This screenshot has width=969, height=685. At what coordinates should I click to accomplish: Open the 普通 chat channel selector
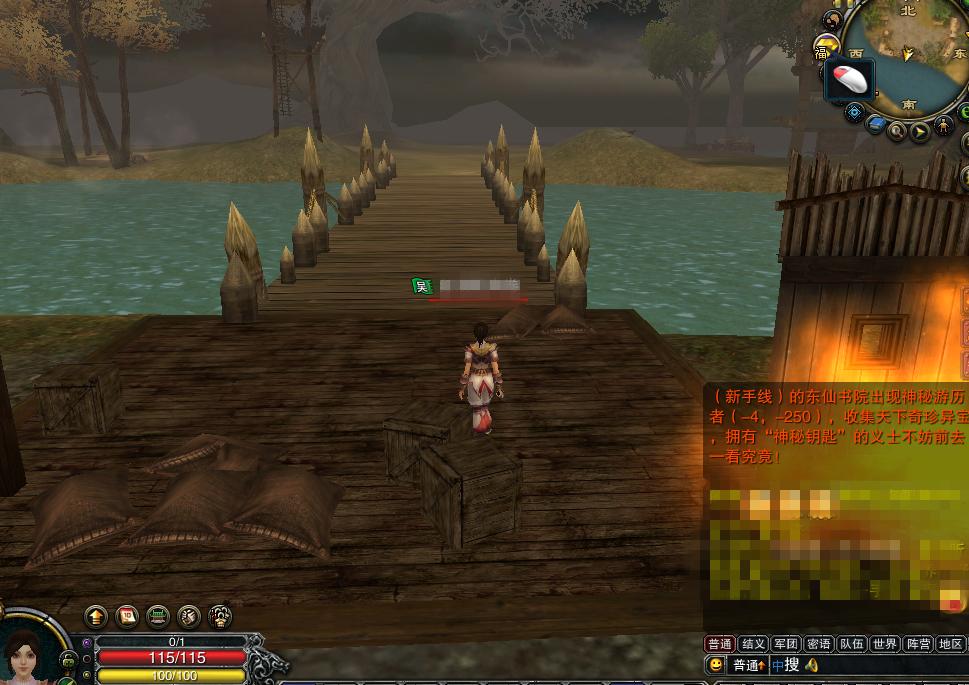click(748, 665)
